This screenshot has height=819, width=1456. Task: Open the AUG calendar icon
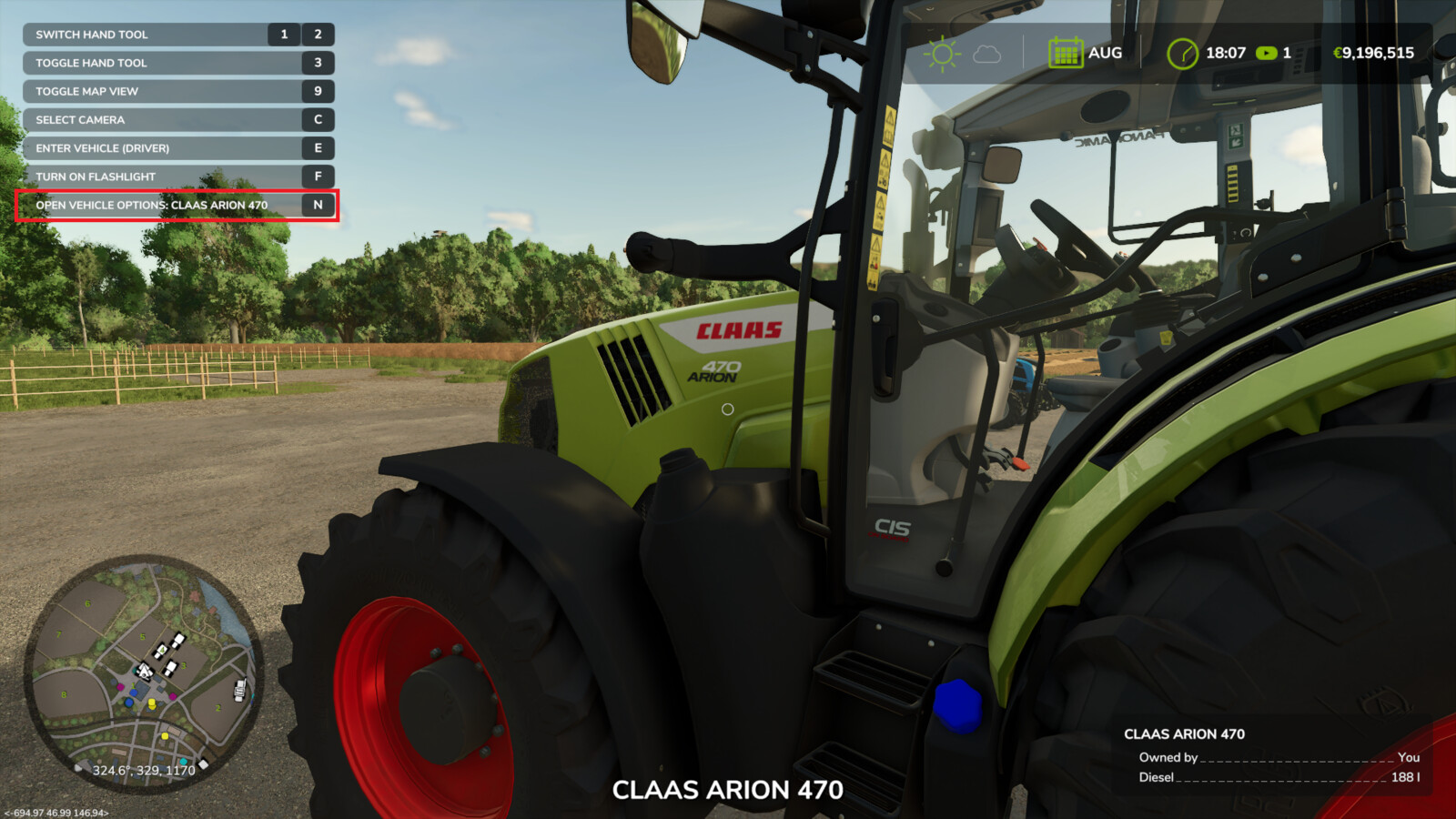(x=1065, y=52)
